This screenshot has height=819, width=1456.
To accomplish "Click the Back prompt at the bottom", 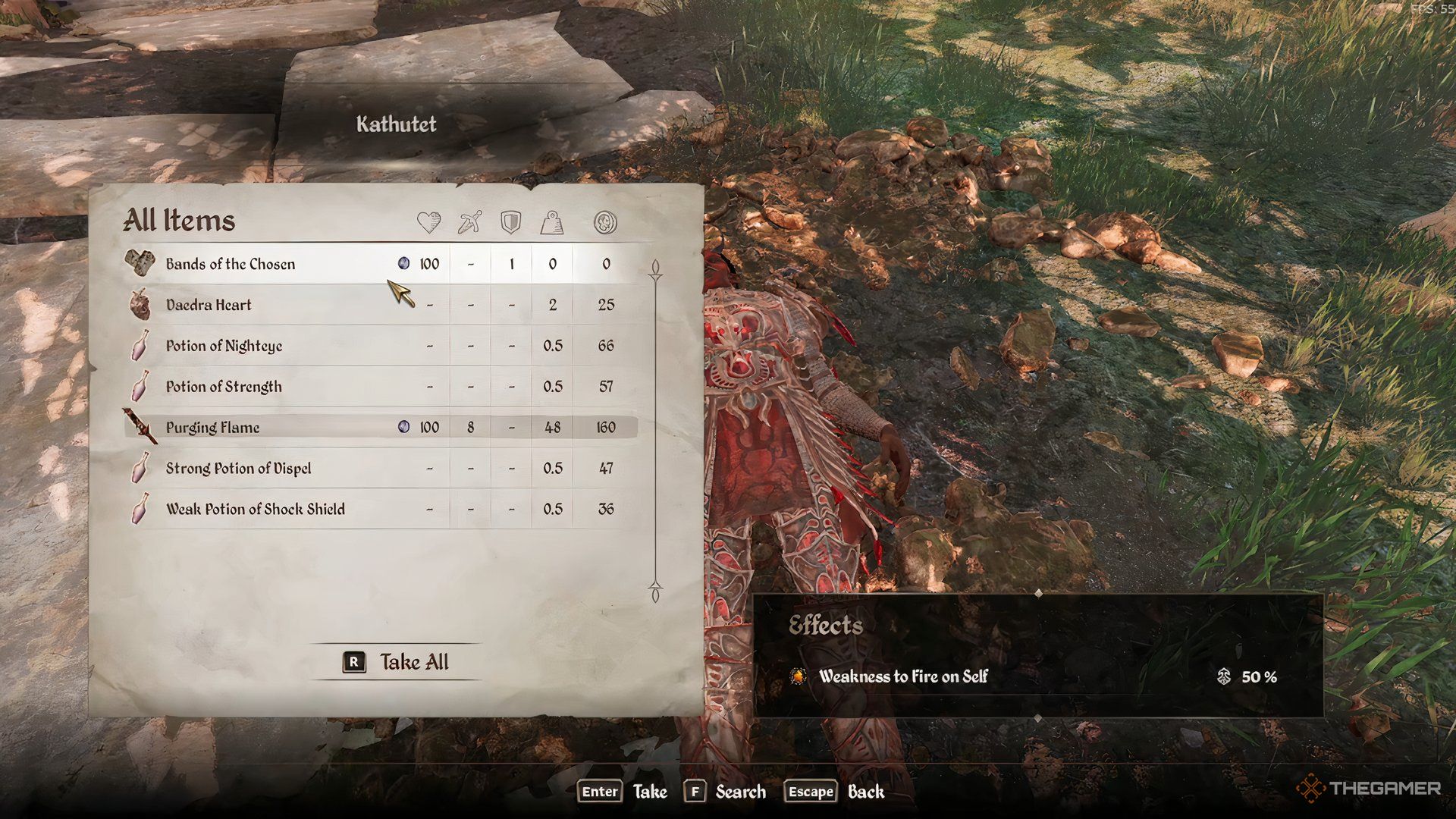I will pyautogui.click(x=866, y=792).
